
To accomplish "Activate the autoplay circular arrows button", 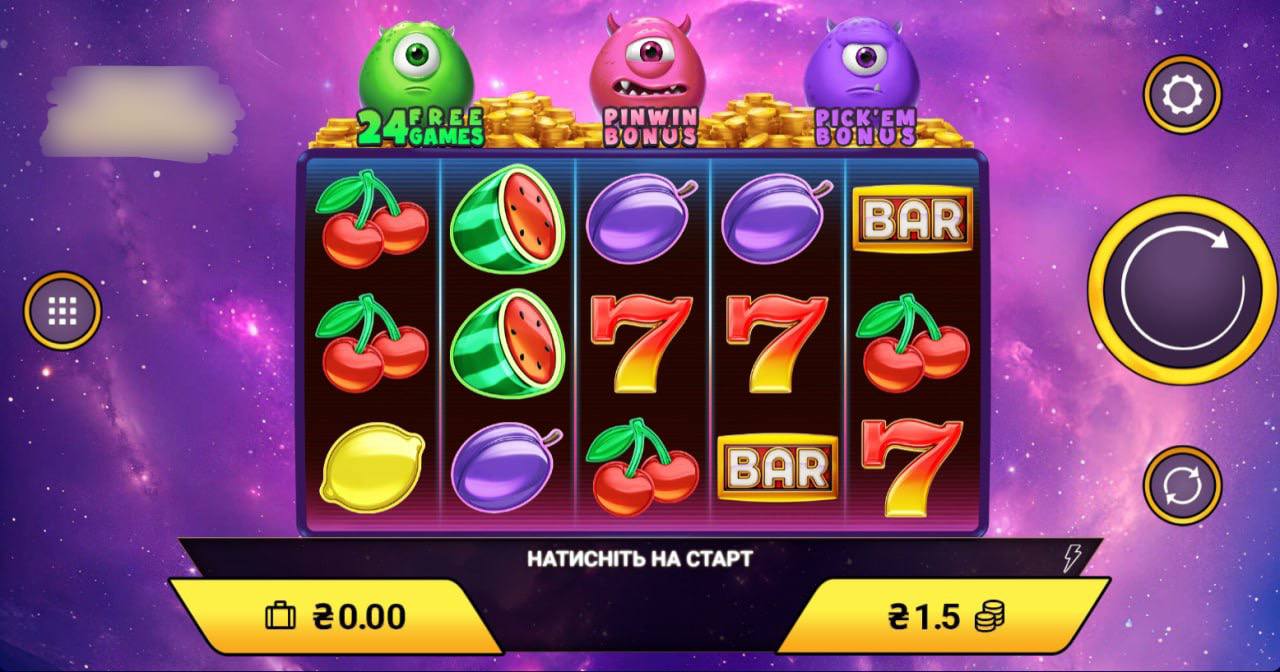I will 1182,485.
